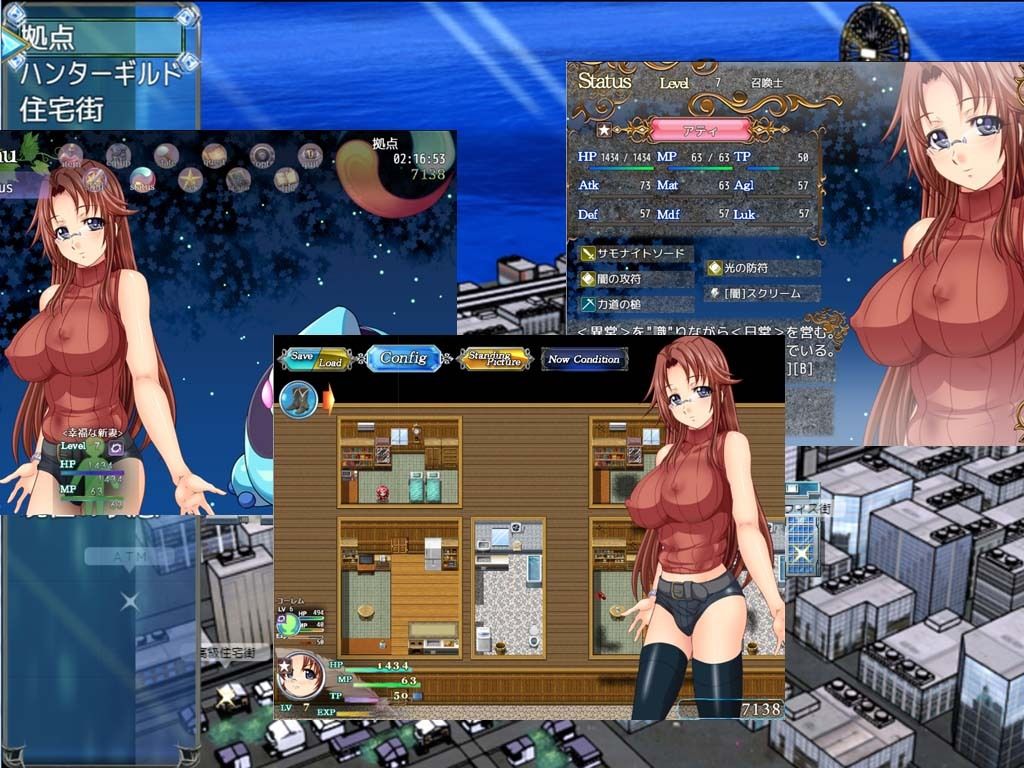The height and width of the screenshot is (768, 1024).
Task: Open the Save / Load button
Action: (315, 359)
